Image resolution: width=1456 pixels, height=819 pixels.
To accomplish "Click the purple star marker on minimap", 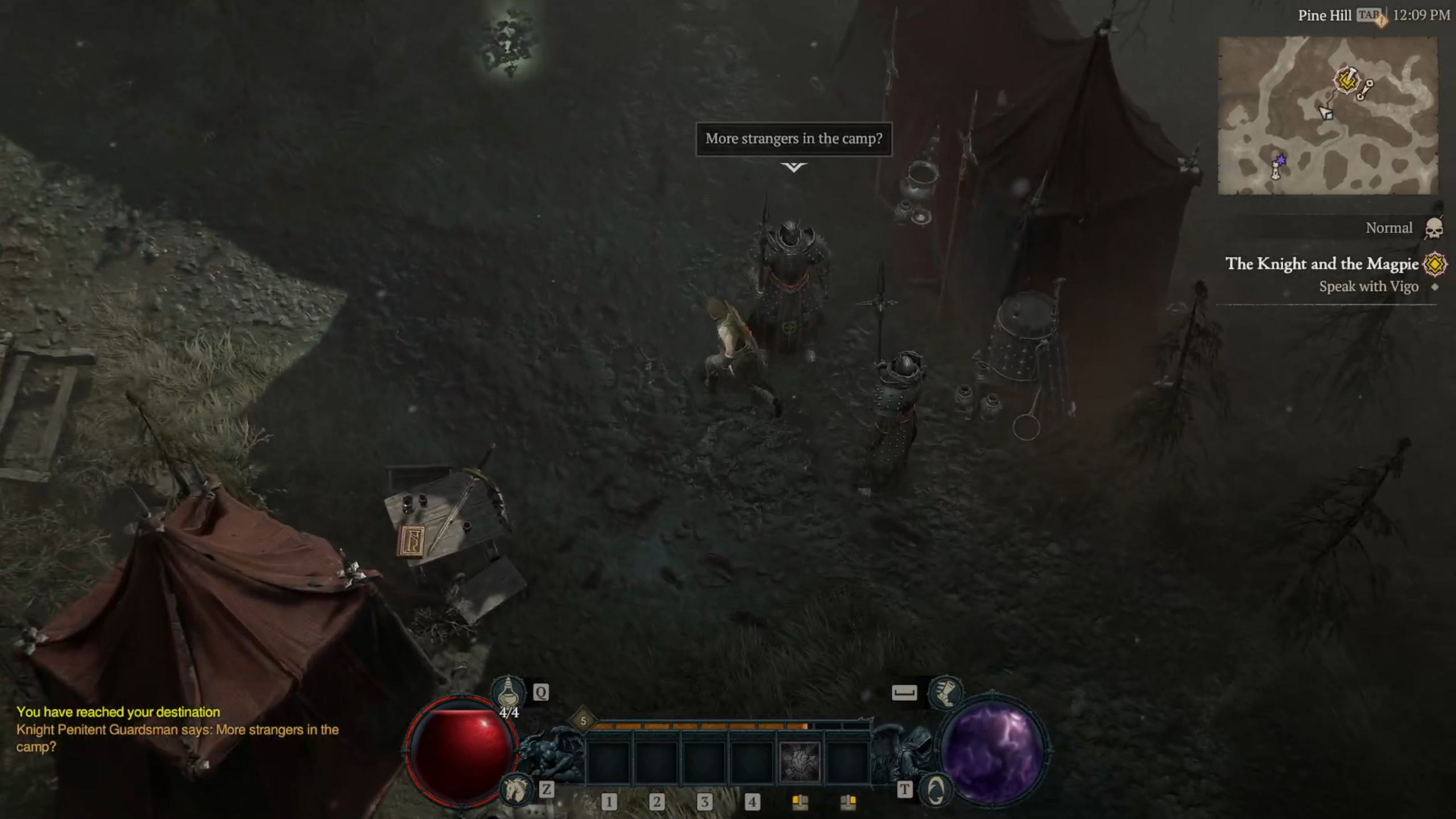I will pos(1281,160).
